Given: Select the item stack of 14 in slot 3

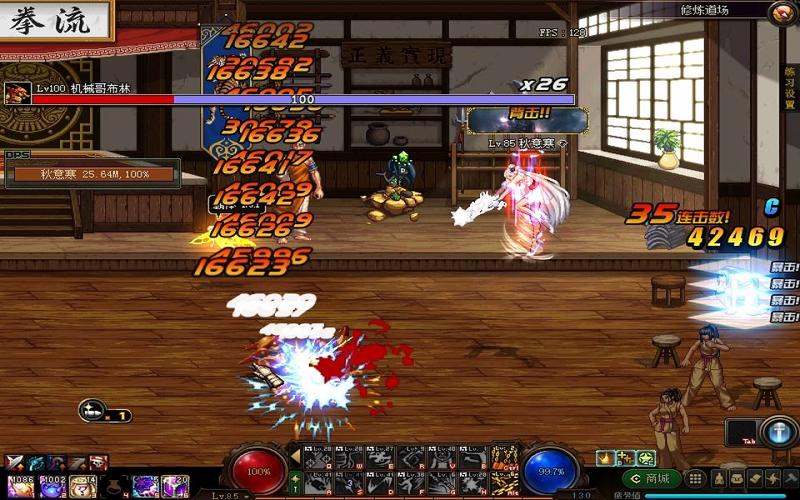Looking at the screenshot, I should tap(83, 485).
